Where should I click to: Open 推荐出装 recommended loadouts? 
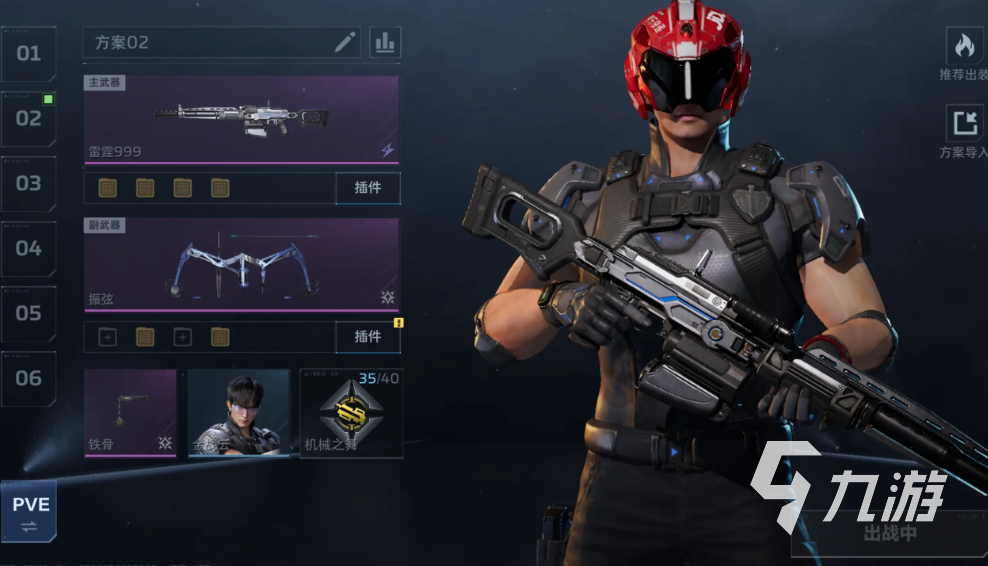tap(964, 55)
